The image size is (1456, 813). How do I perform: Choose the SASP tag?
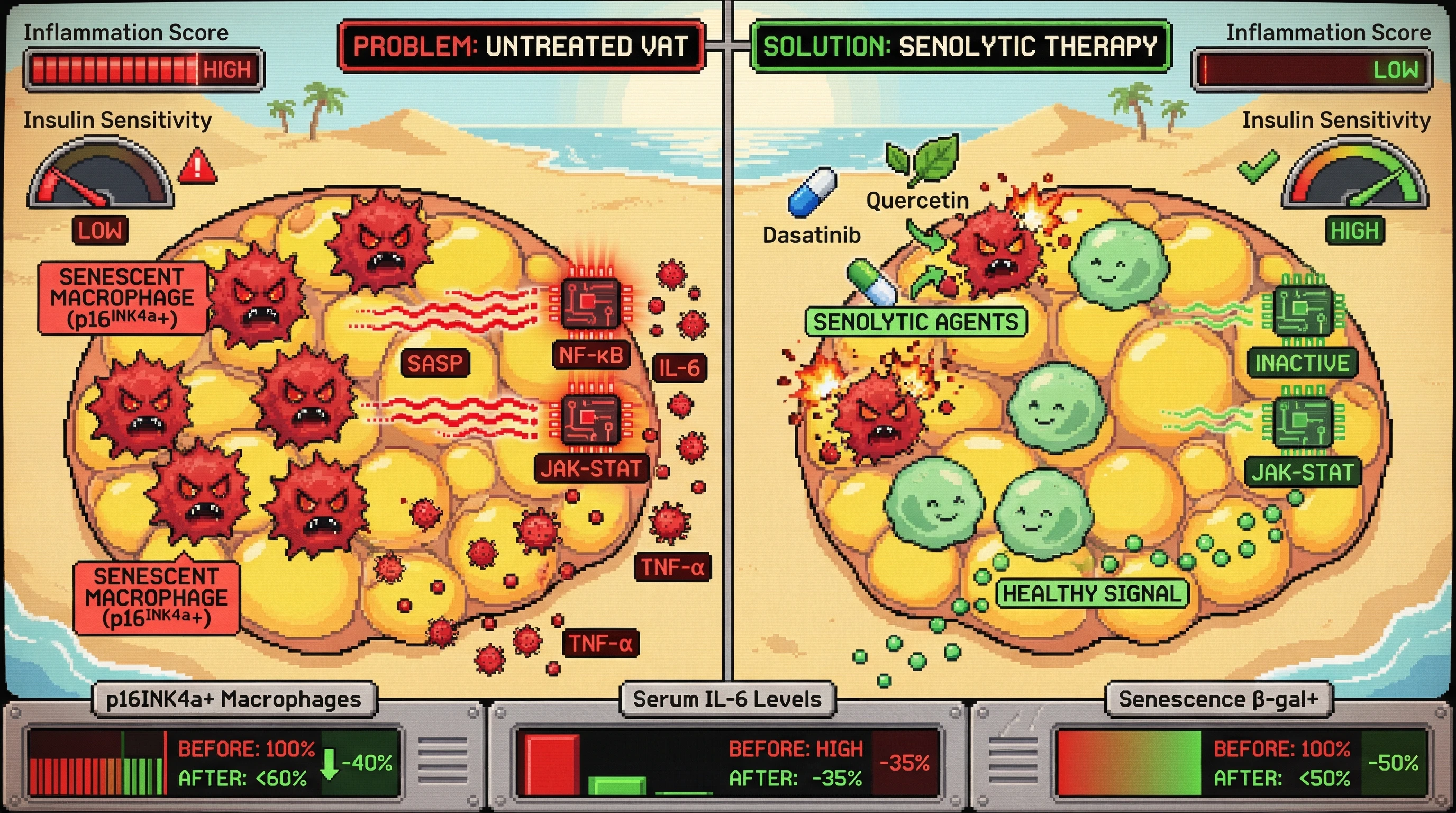pyautogui.click(x=435, y=363)
